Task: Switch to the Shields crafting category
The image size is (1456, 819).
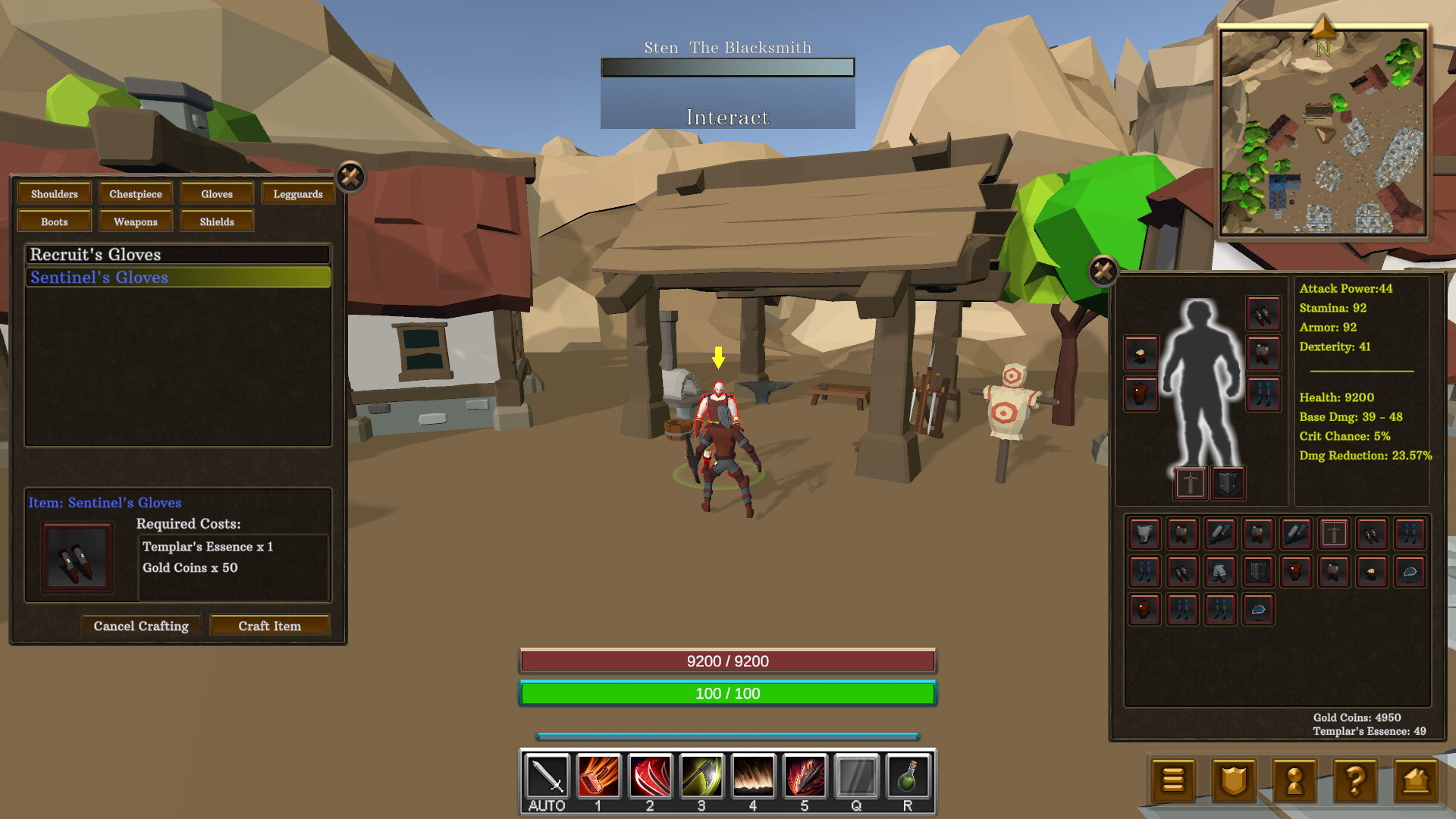Action: (217, 221)
